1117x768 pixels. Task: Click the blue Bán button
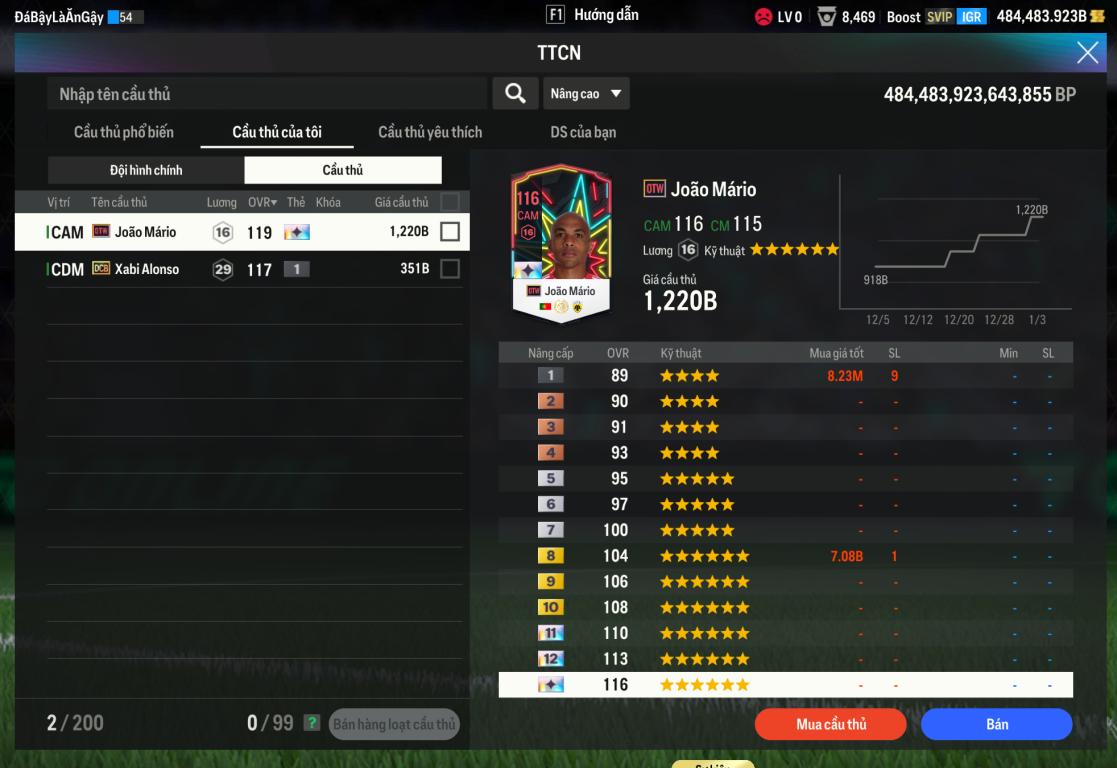pyautogui.click(x=996, y=724)
